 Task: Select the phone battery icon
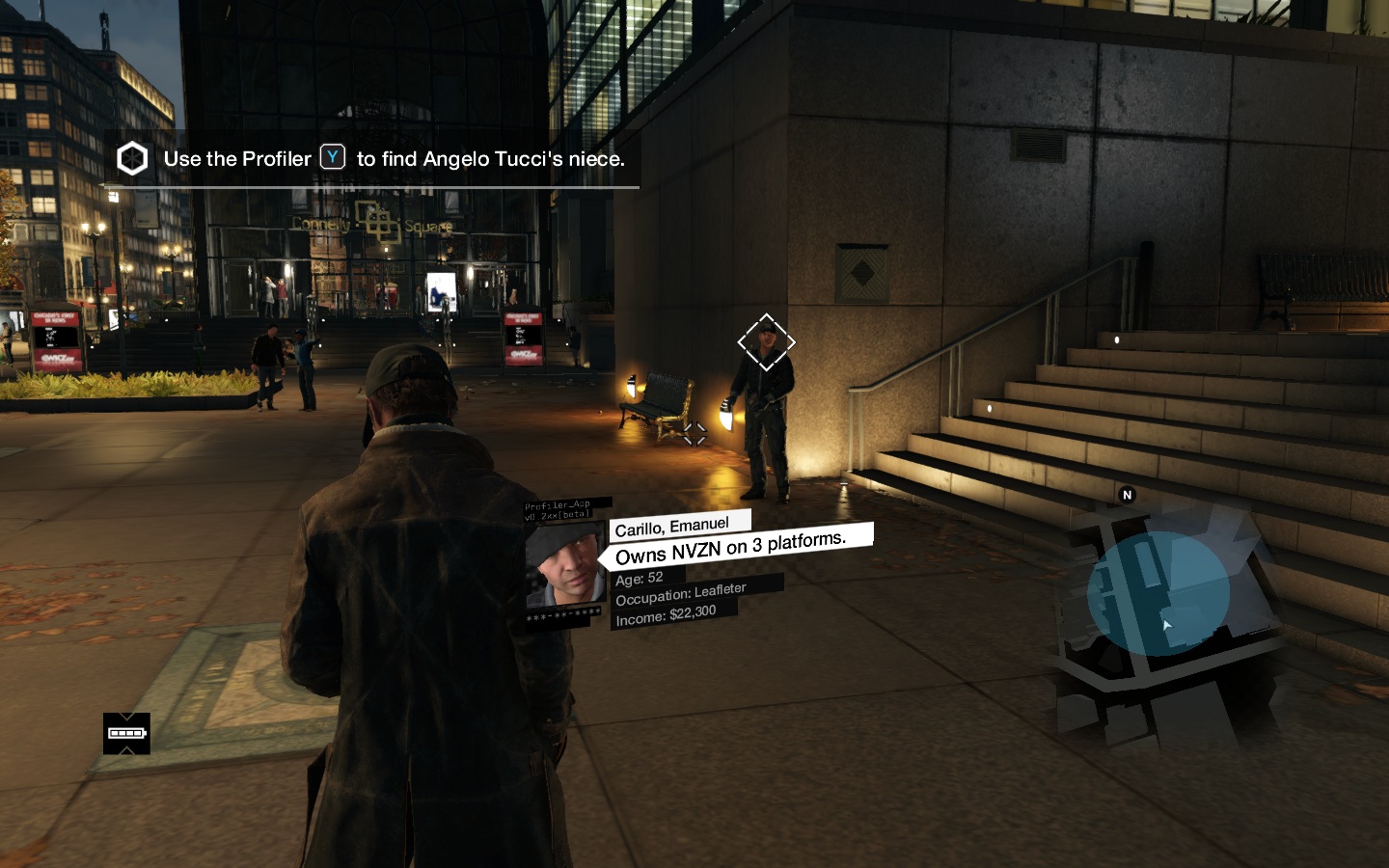[126, 733]
